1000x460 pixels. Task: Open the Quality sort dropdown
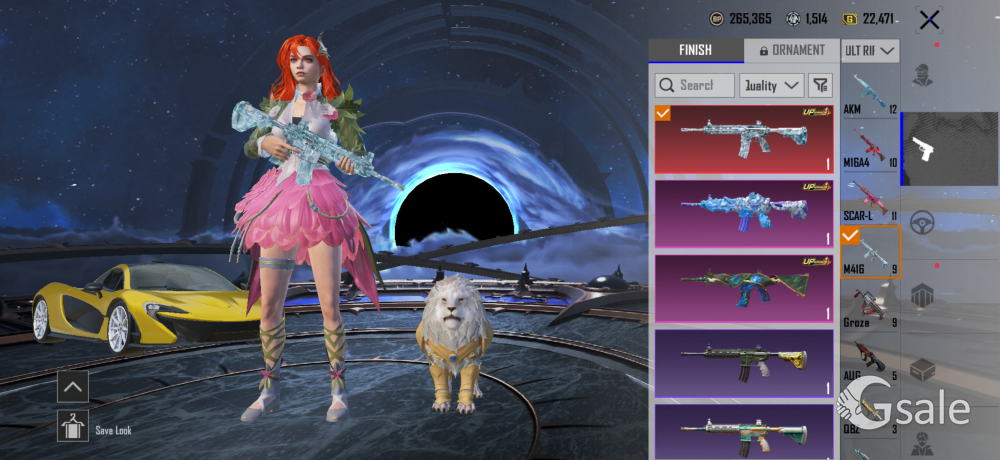tap(772, 85)
